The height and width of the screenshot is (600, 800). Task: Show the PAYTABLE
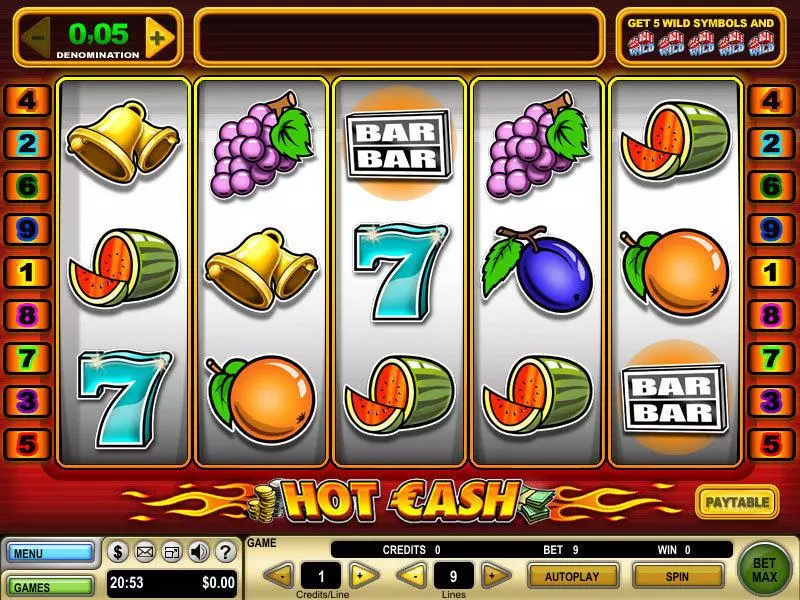(x=736, y=501)
